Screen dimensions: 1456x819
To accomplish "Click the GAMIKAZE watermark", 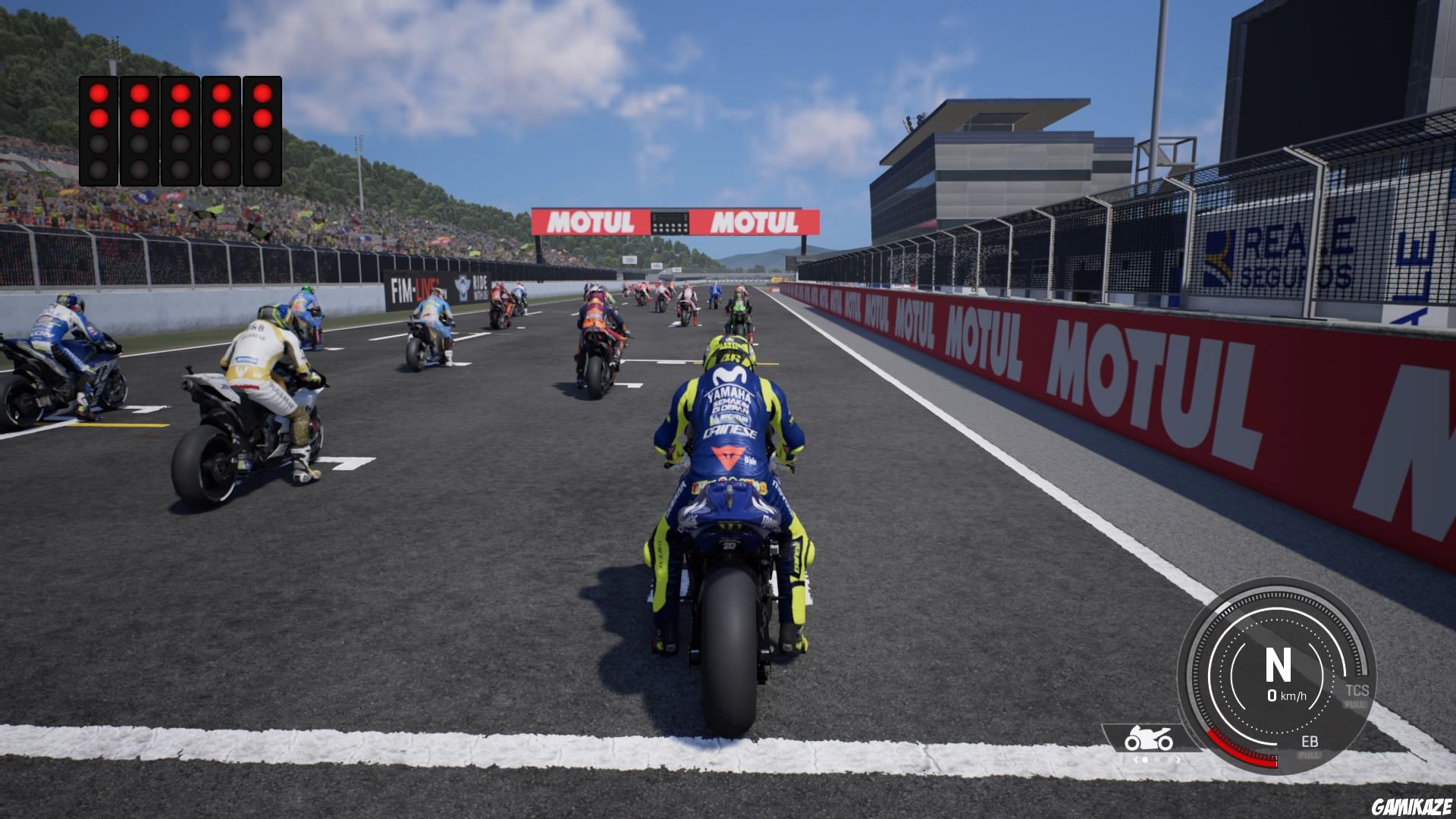I will point(1412,808).
